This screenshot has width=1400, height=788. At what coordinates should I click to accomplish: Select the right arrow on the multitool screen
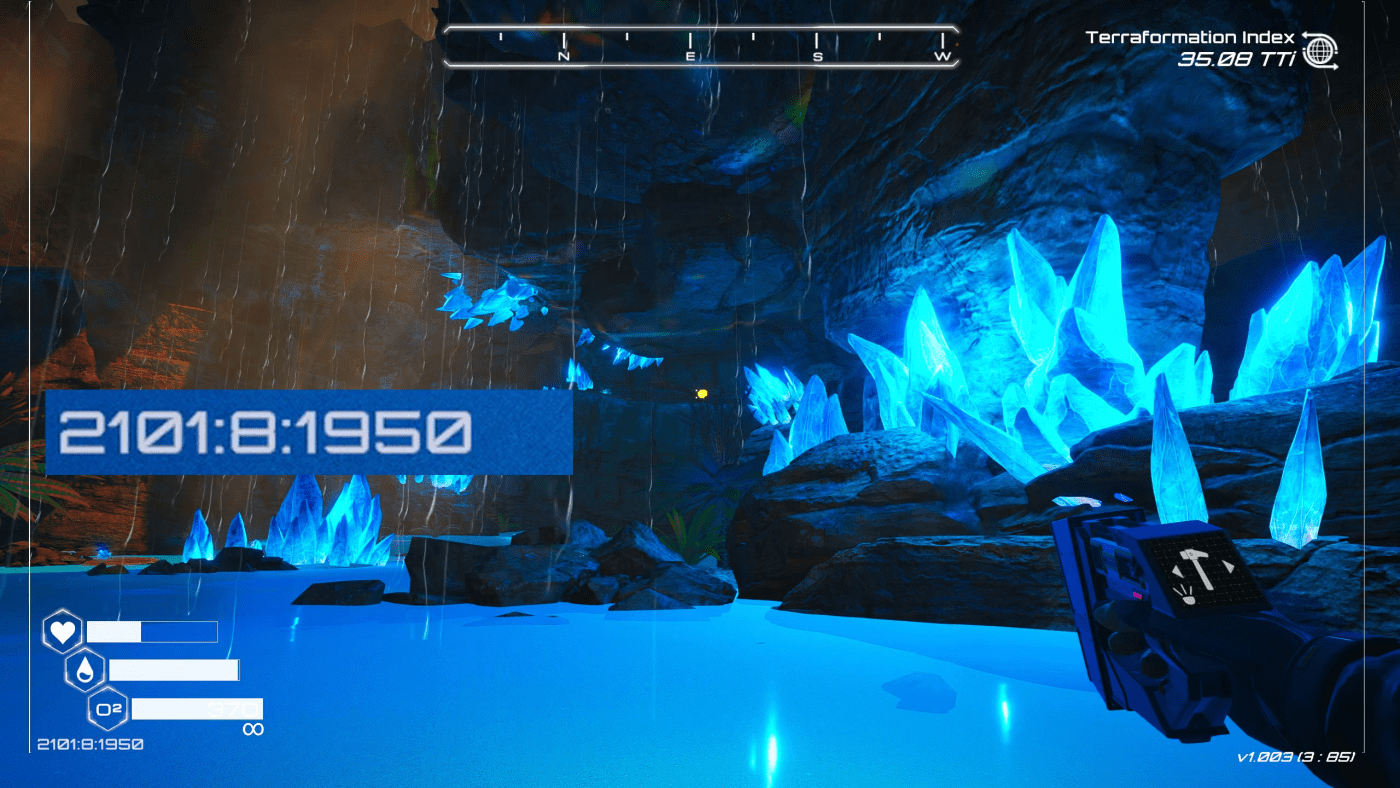[1229, 567]
